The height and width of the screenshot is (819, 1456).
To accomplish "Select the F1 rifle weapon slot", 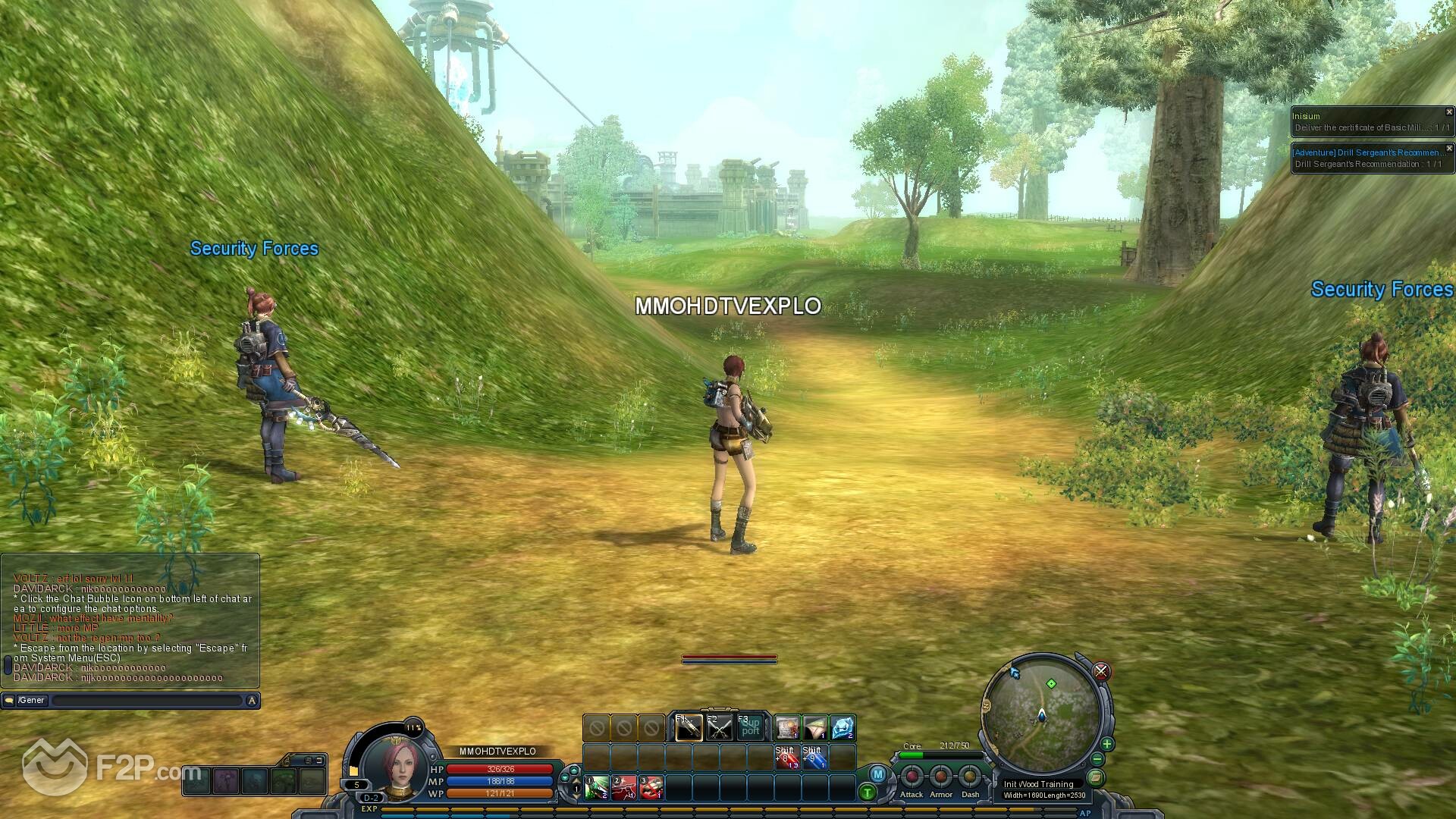I will (x=689, y=728).
